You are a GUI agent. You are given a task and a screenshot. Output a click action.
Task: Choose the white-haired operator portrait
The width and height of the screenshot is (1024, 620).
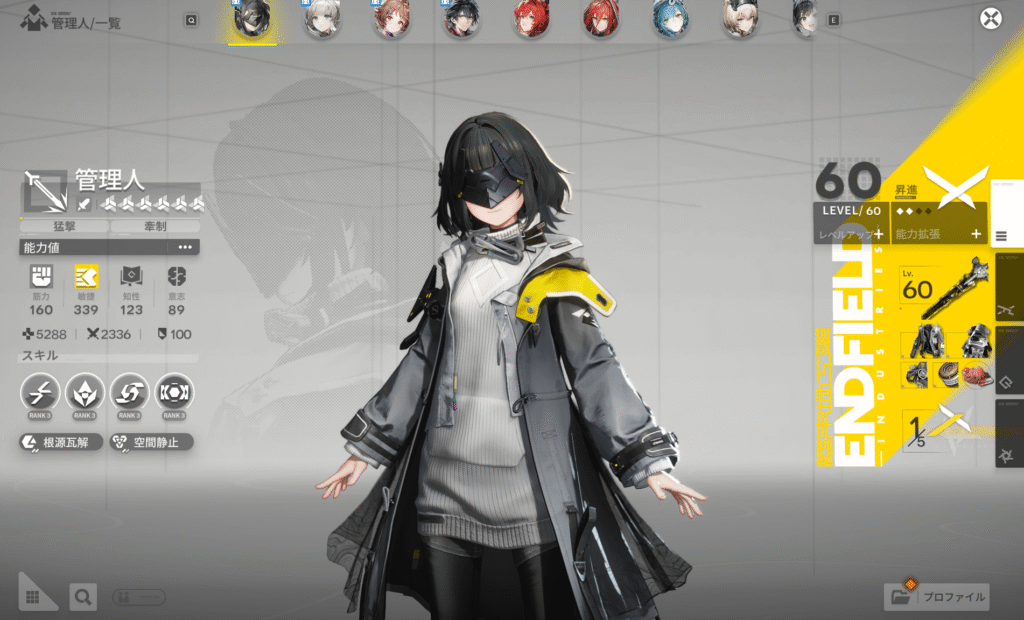point(323,19)
